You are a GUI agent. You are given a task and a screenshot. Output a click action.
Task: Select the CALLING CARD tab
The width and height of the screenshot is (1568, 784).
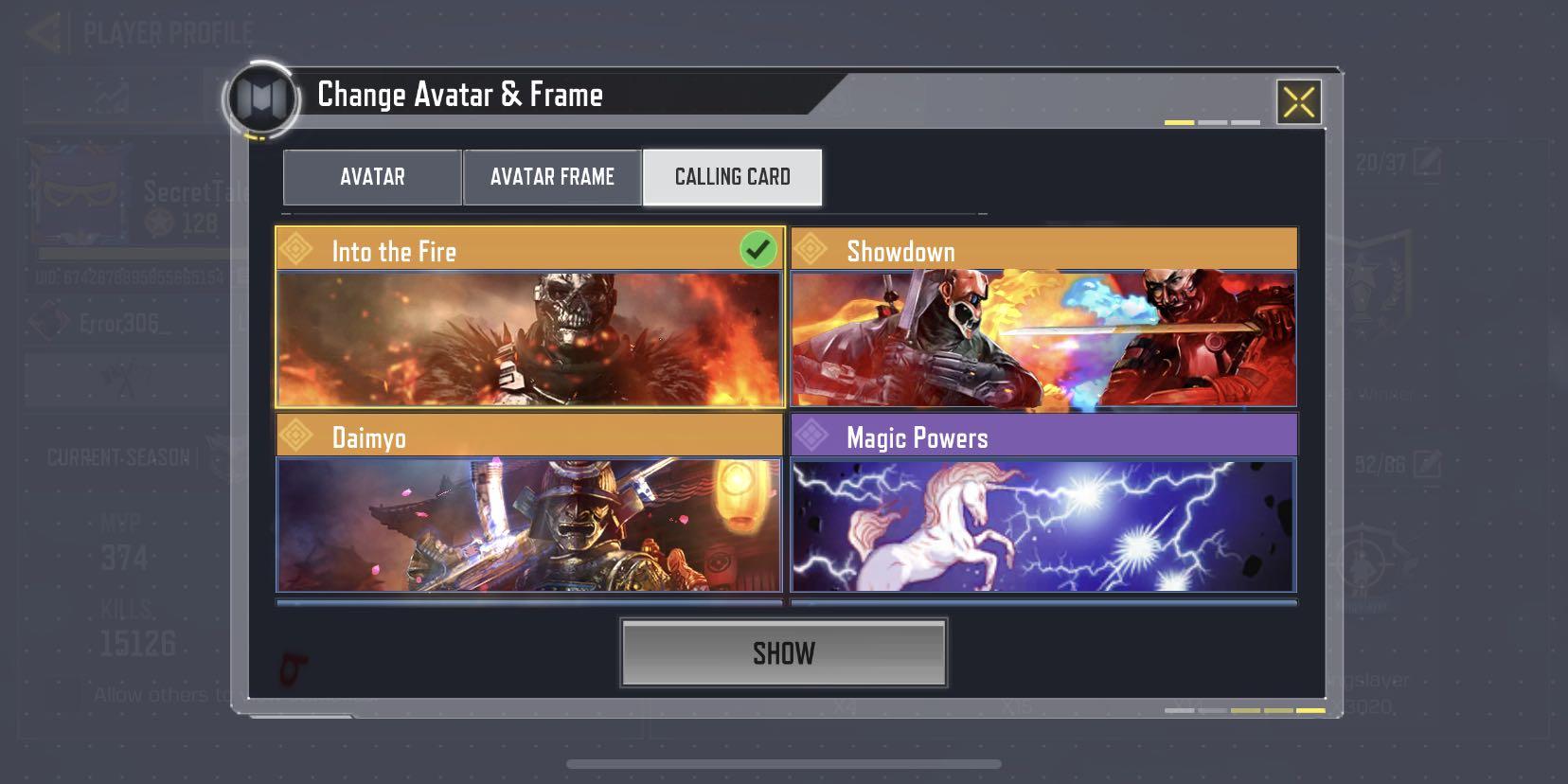click(x=732, y=176)
